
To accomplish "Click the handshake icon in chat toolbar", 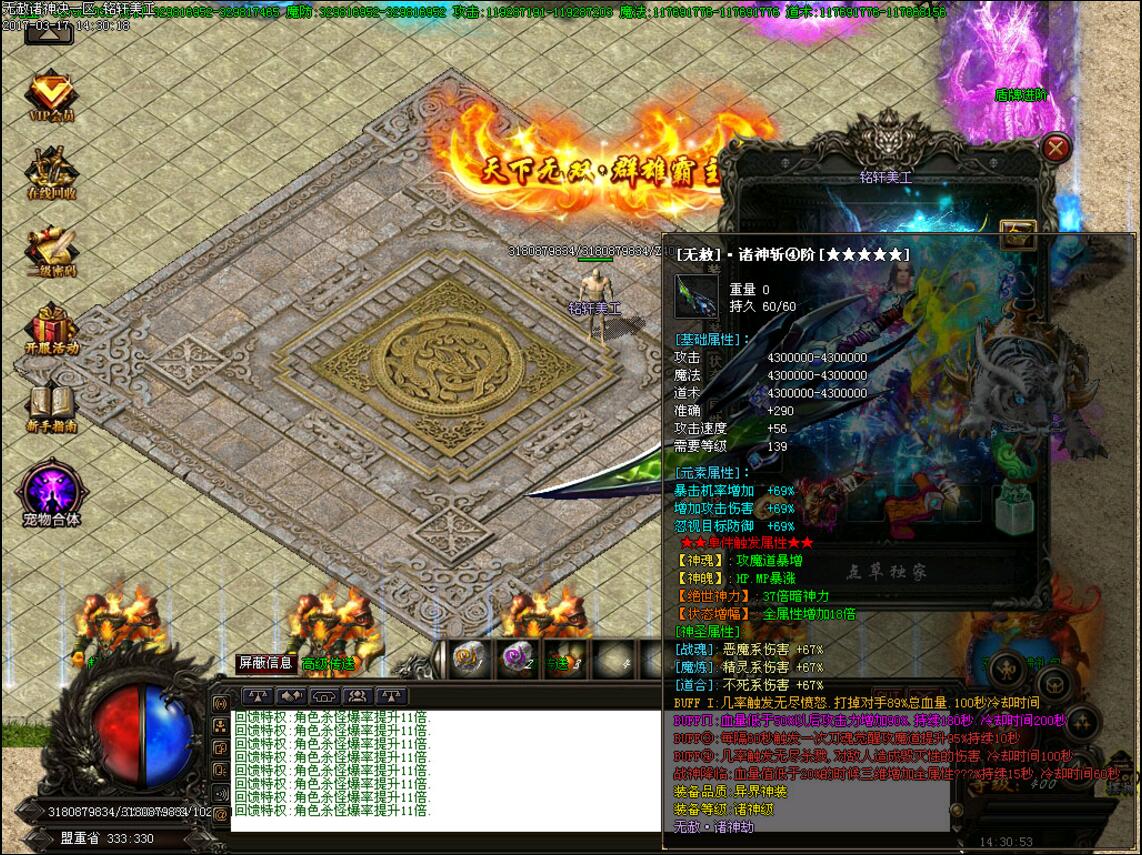I will pos(291,696).
